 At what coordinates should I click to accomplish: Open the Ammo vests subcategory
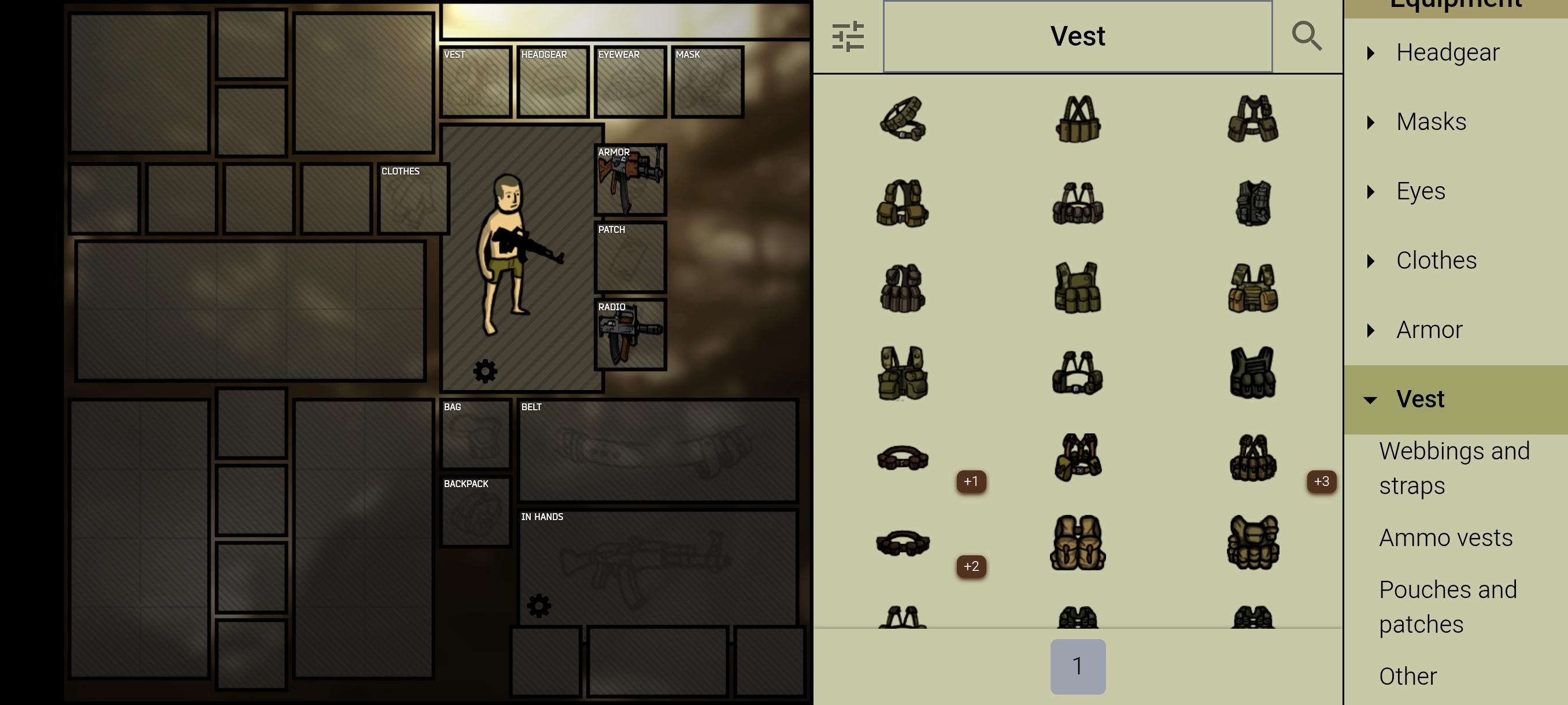[1446, 537]
